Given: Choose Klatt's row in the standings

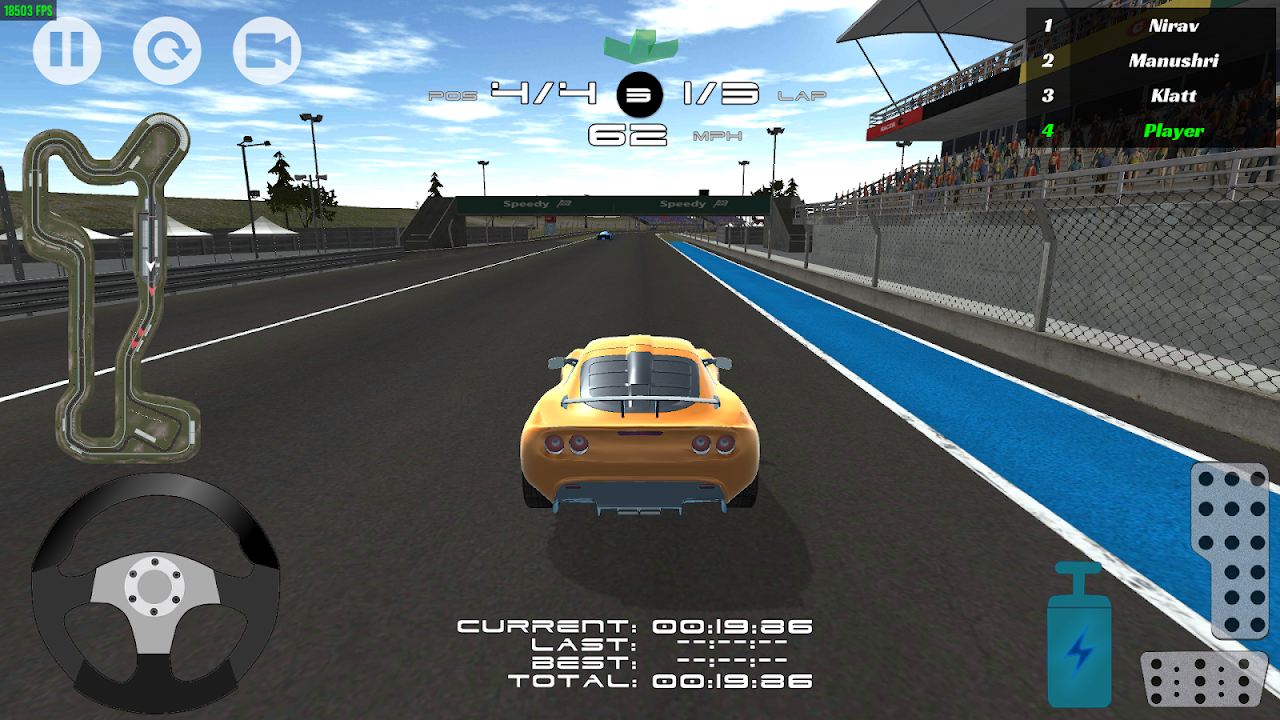Looking at the screenshot, I should click(x=1150, y=96).
